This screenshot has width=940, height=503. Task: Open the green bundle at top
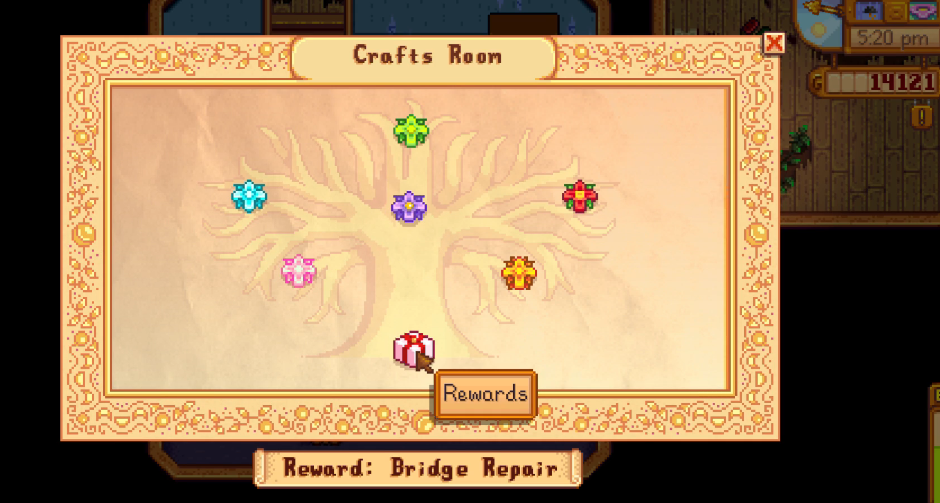[410, 131]
